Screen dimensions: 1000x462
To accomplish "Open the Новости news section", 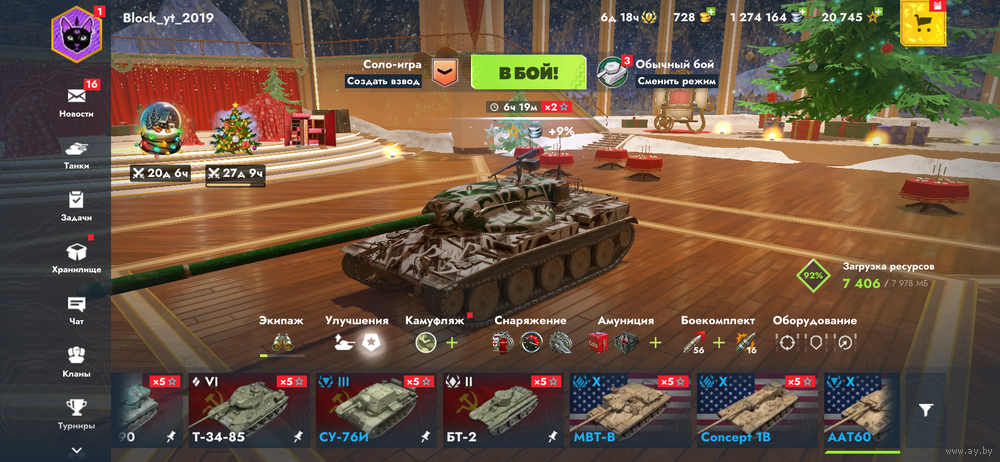I will (x=77, y=100).
